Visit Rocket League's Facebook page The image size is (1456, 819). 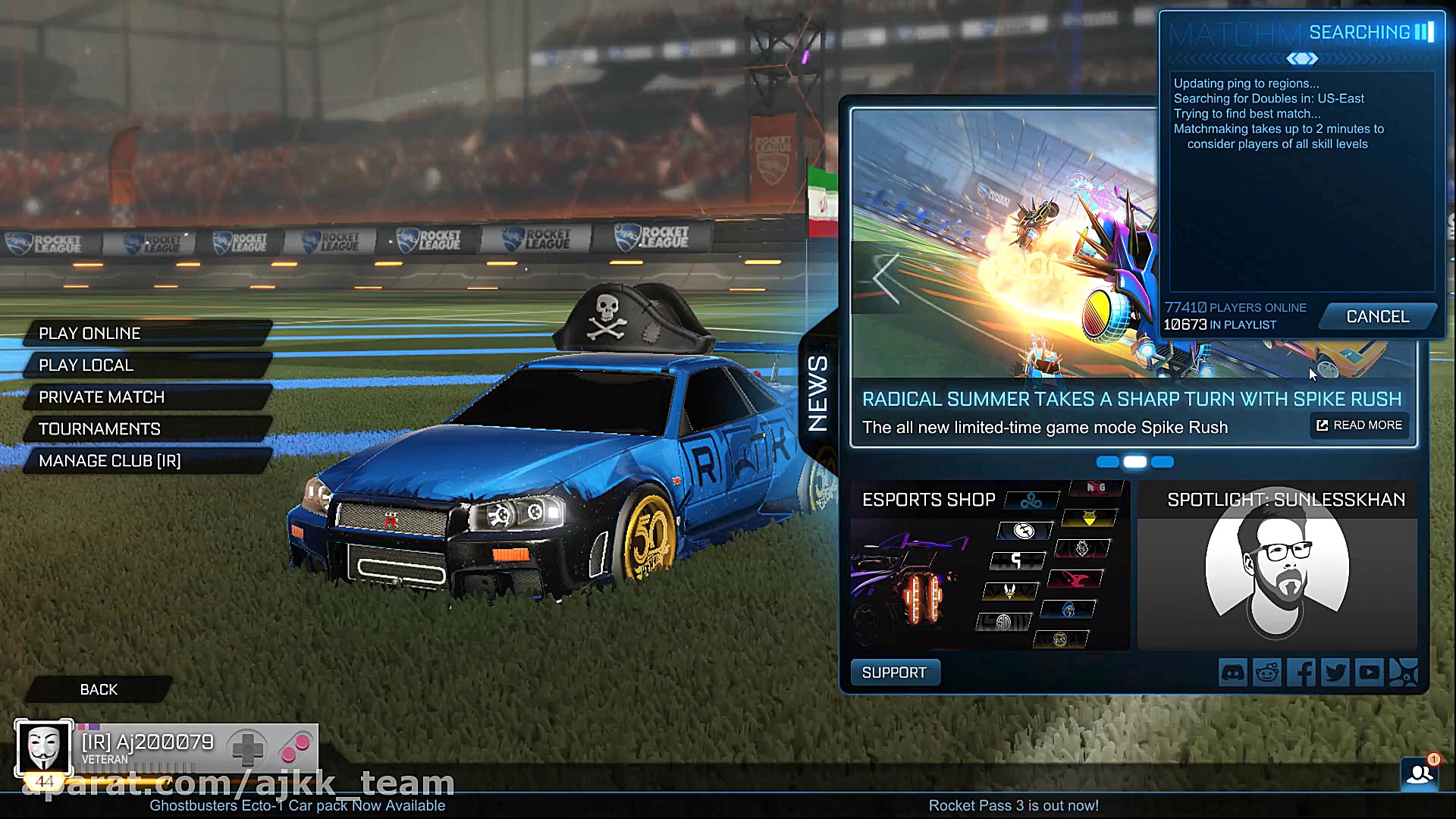tap(1301, 672)
